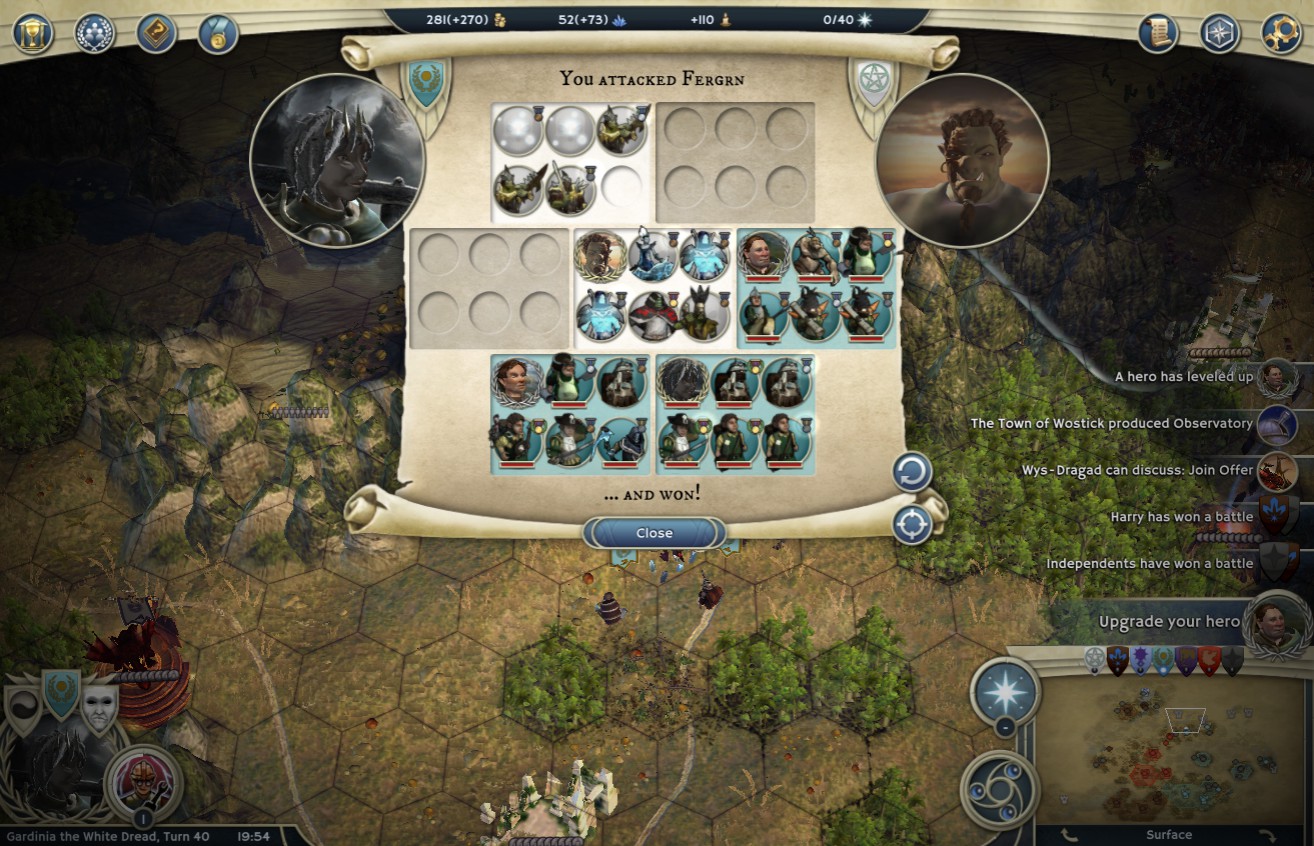
Task: Click the crosshair locate button on the scroll
Action: coord(912,525)
